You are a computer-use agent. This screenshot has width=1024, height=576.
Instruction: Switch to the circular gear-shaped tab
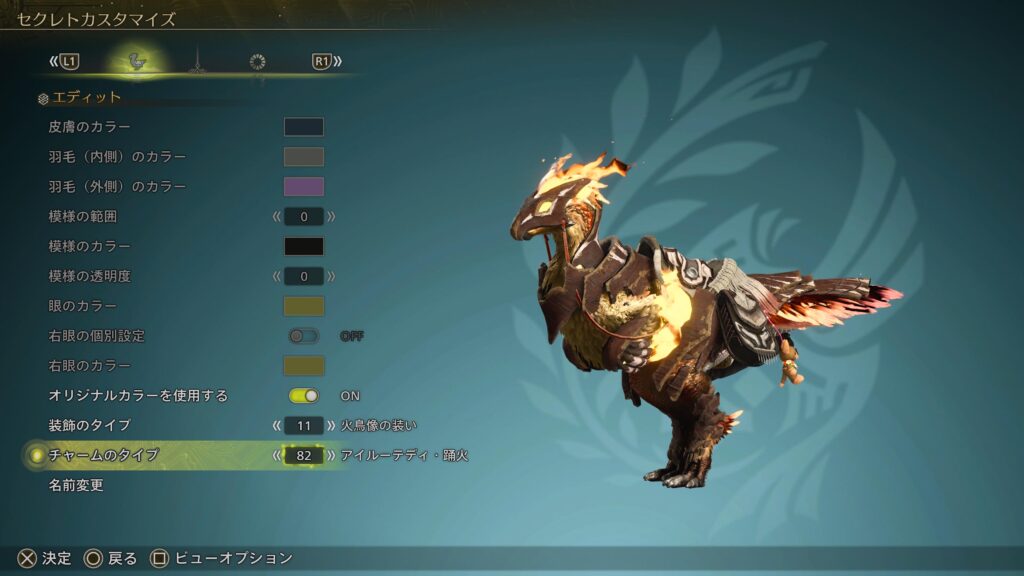pos(257,62)
